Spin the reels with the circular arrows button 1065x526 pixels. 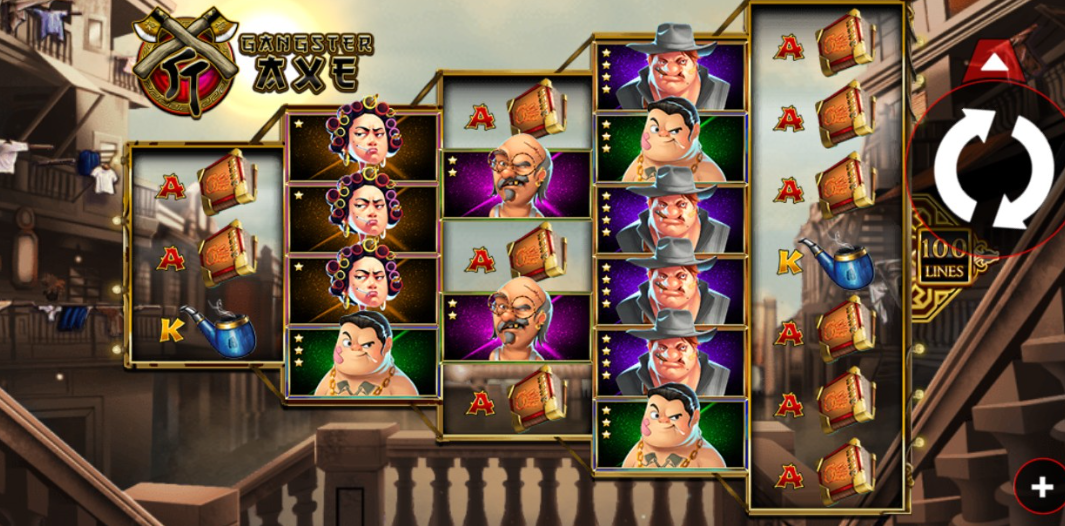(994, 167)
